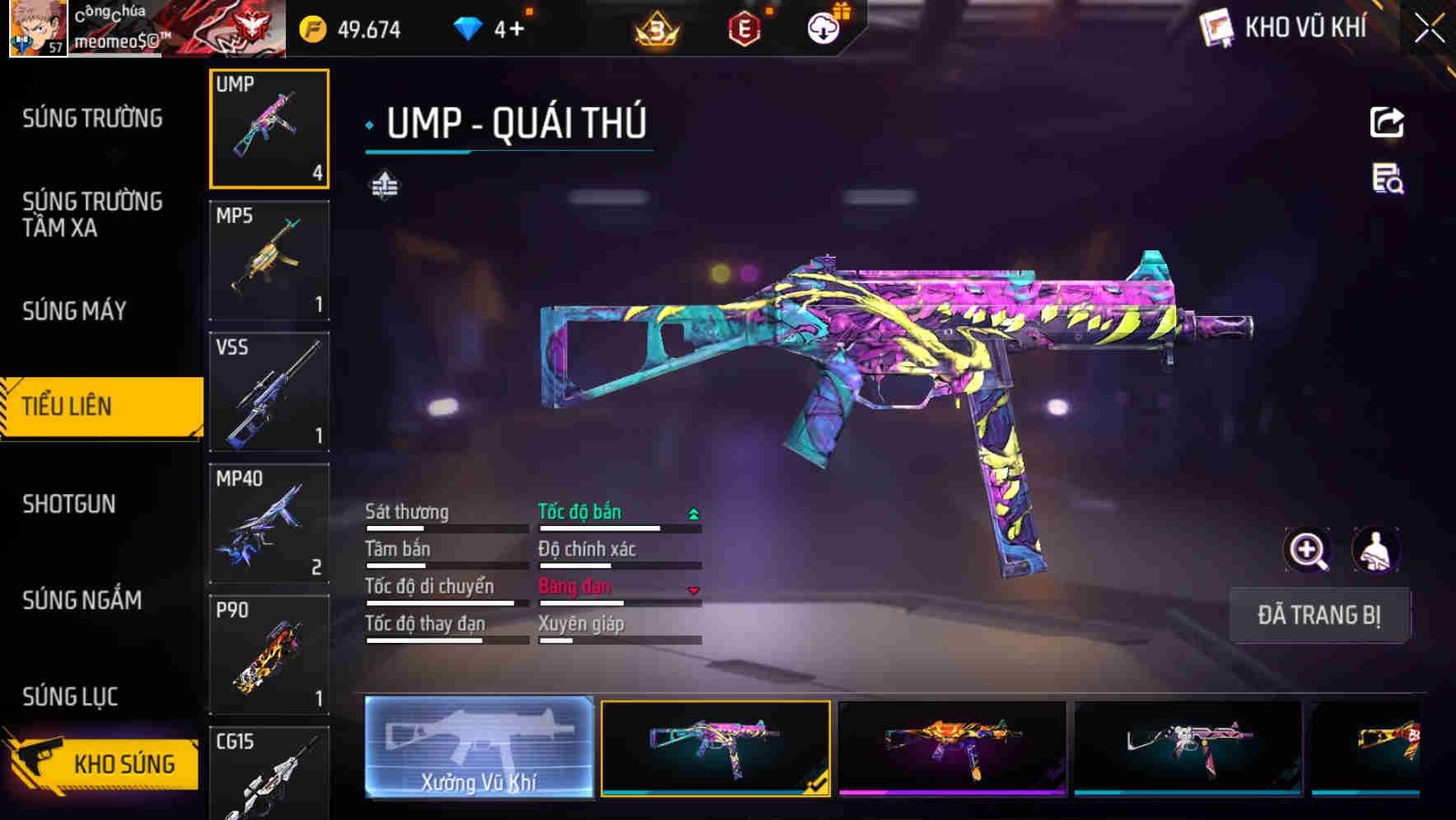Screen dimensions: 1456x820
Task: Choose the white and pink UMP skin
Action: [1188, 748]
